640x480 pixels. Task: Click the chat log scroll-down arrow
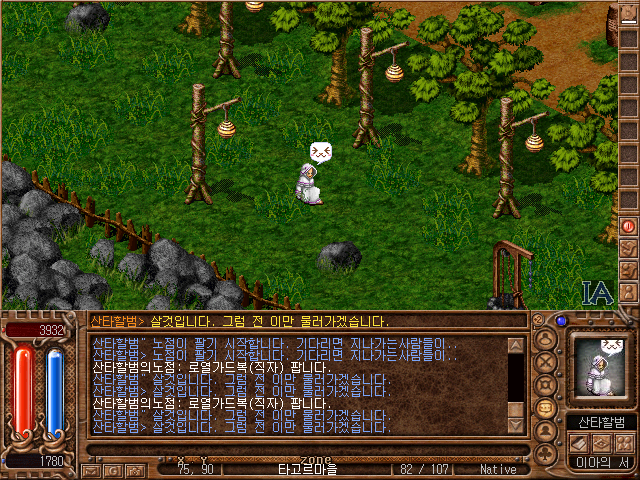coord(516,424)
